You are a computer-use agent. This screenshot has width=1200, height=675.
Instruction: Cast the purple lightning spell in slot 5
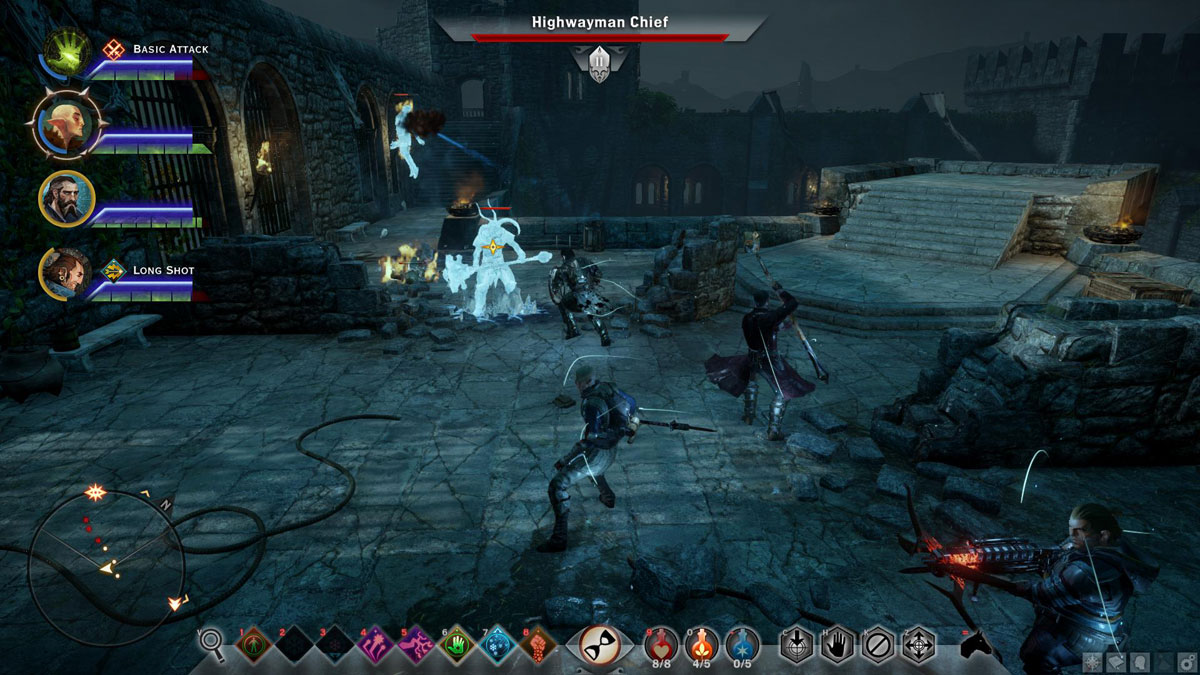pyautogui.click(x=416, y=645)
